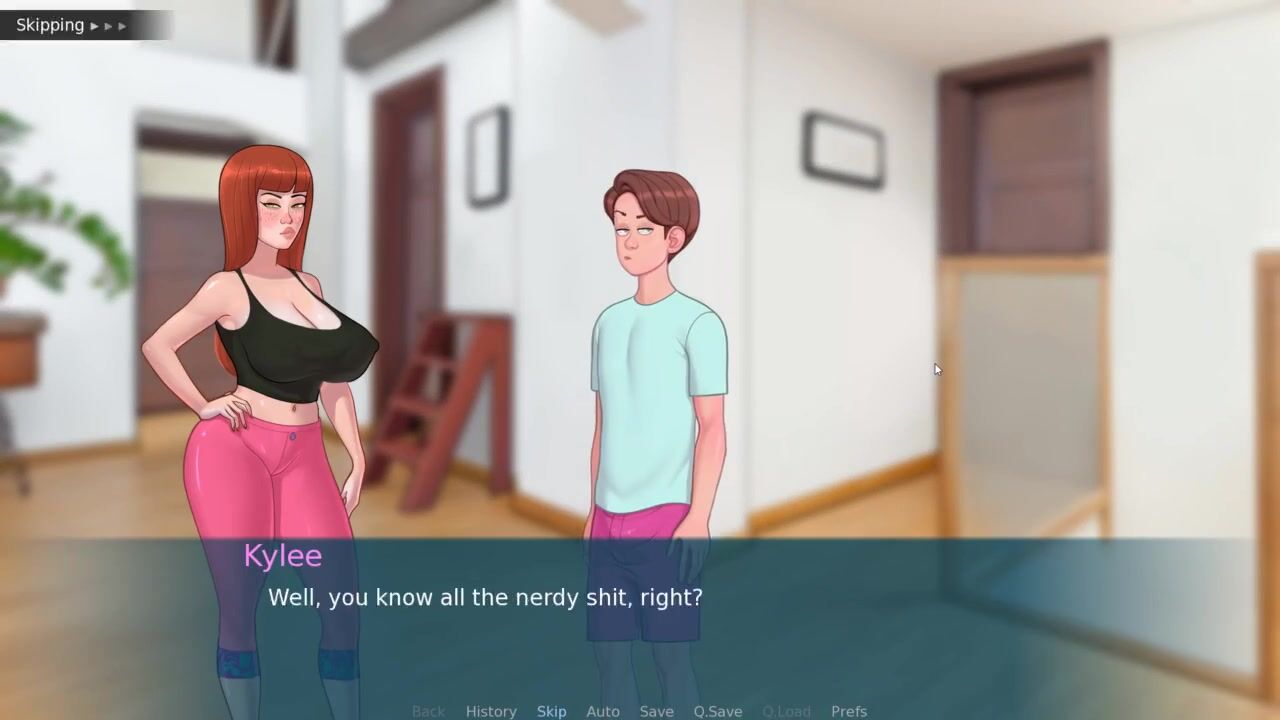
Task: Open the Prefs settings menu
Action: coord(849,711)
